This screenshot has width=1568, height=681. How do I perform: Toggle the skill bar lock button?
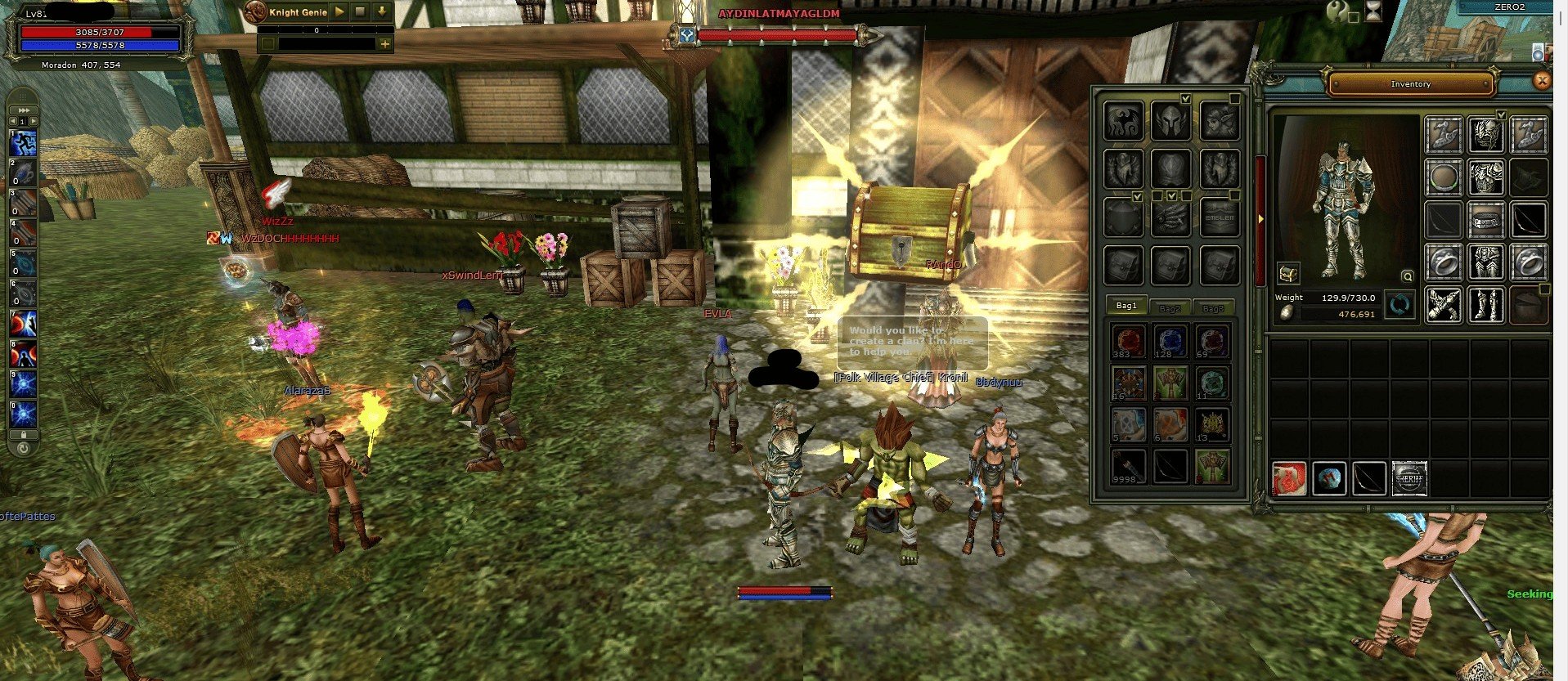click(x=23, y=436)
